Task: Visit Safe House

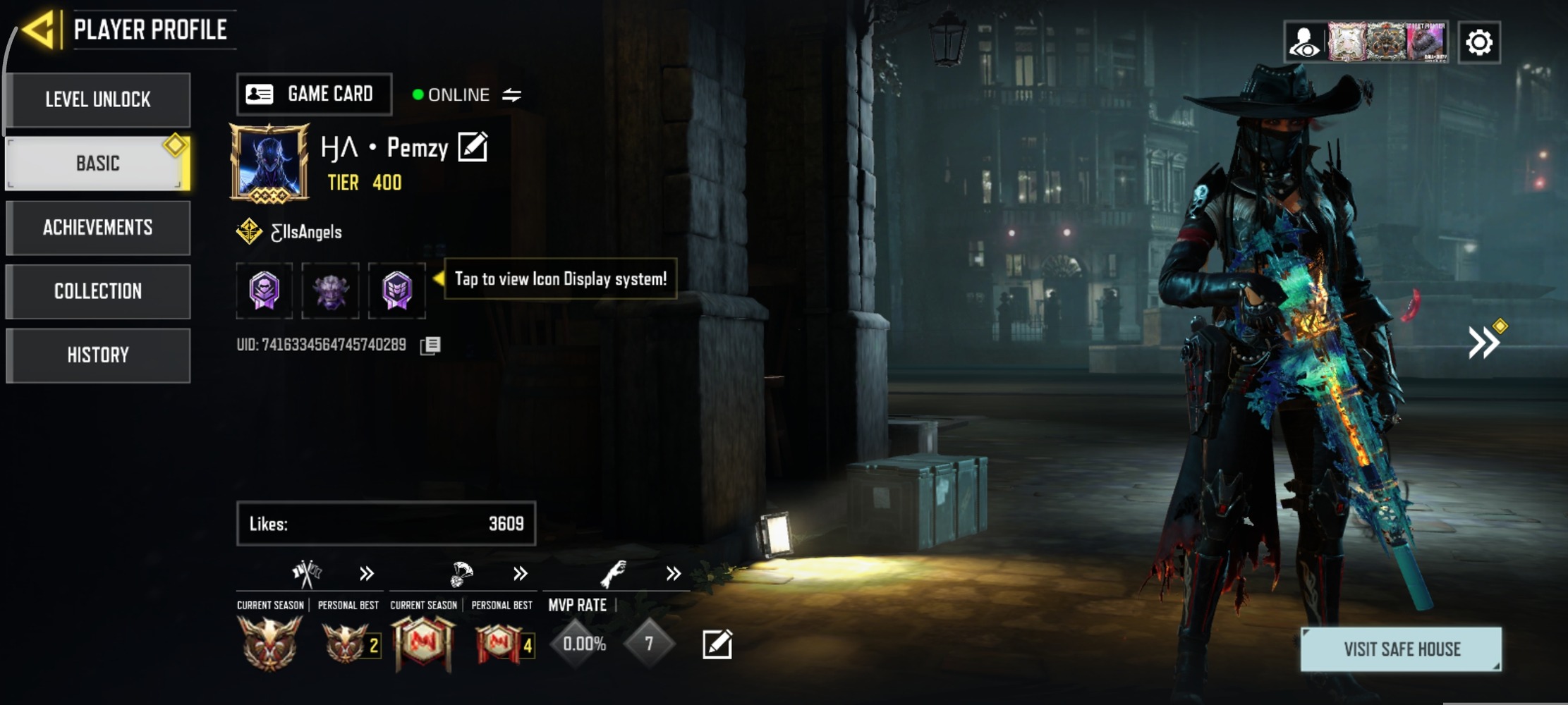Action: 1401,649
